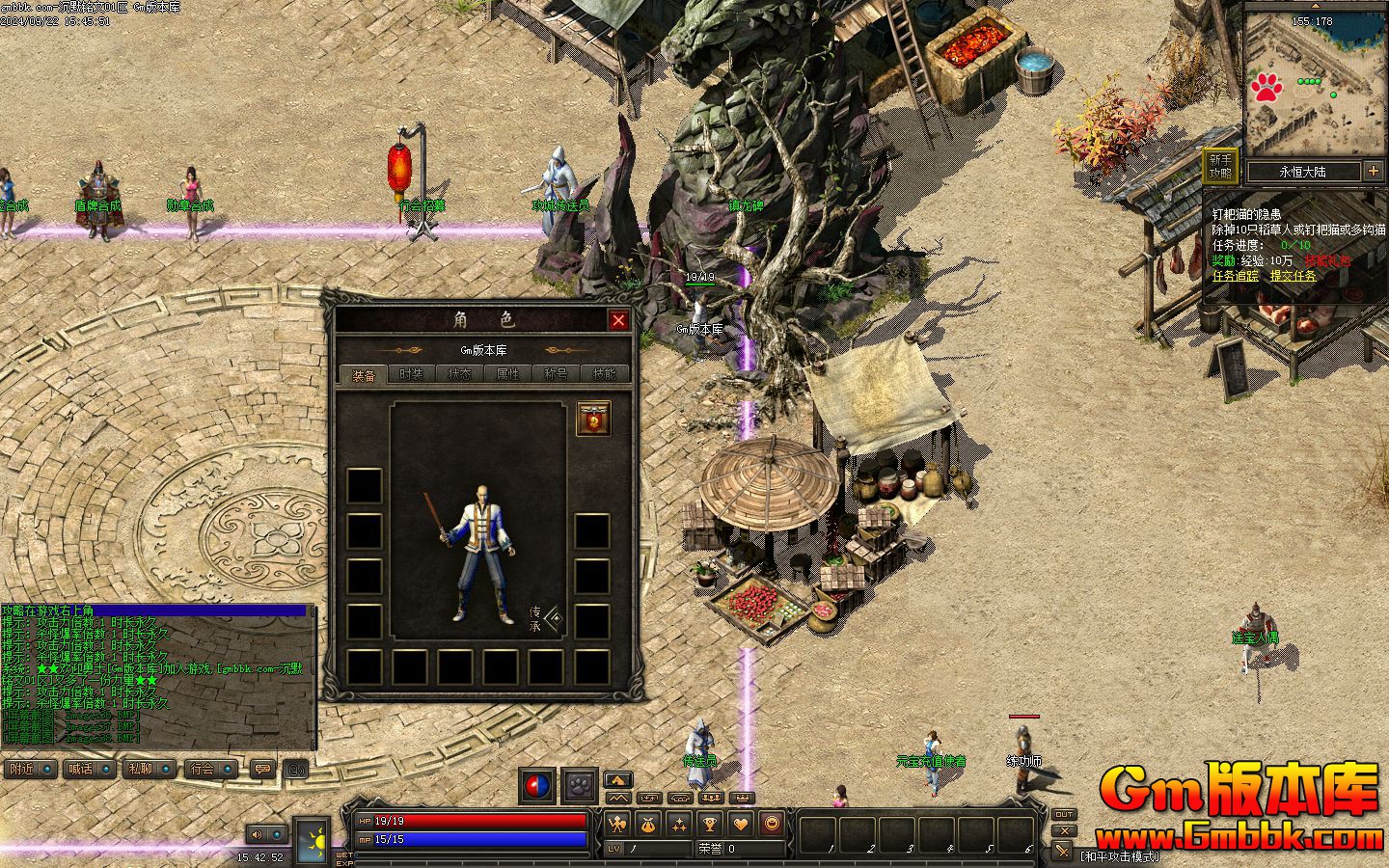Click the OUT exit button
Image resolution: width=1389 pixels, height=868 pixels.
click(1063, 815)
